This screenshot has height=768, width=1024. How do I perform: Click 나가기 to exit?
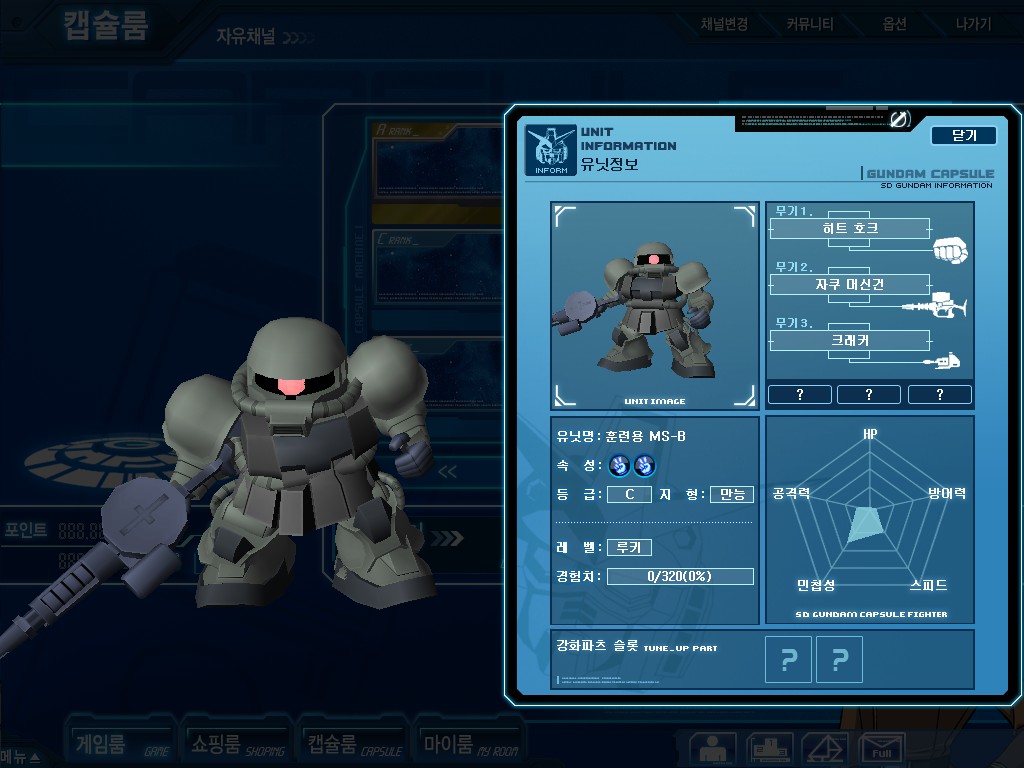[972, 24]
